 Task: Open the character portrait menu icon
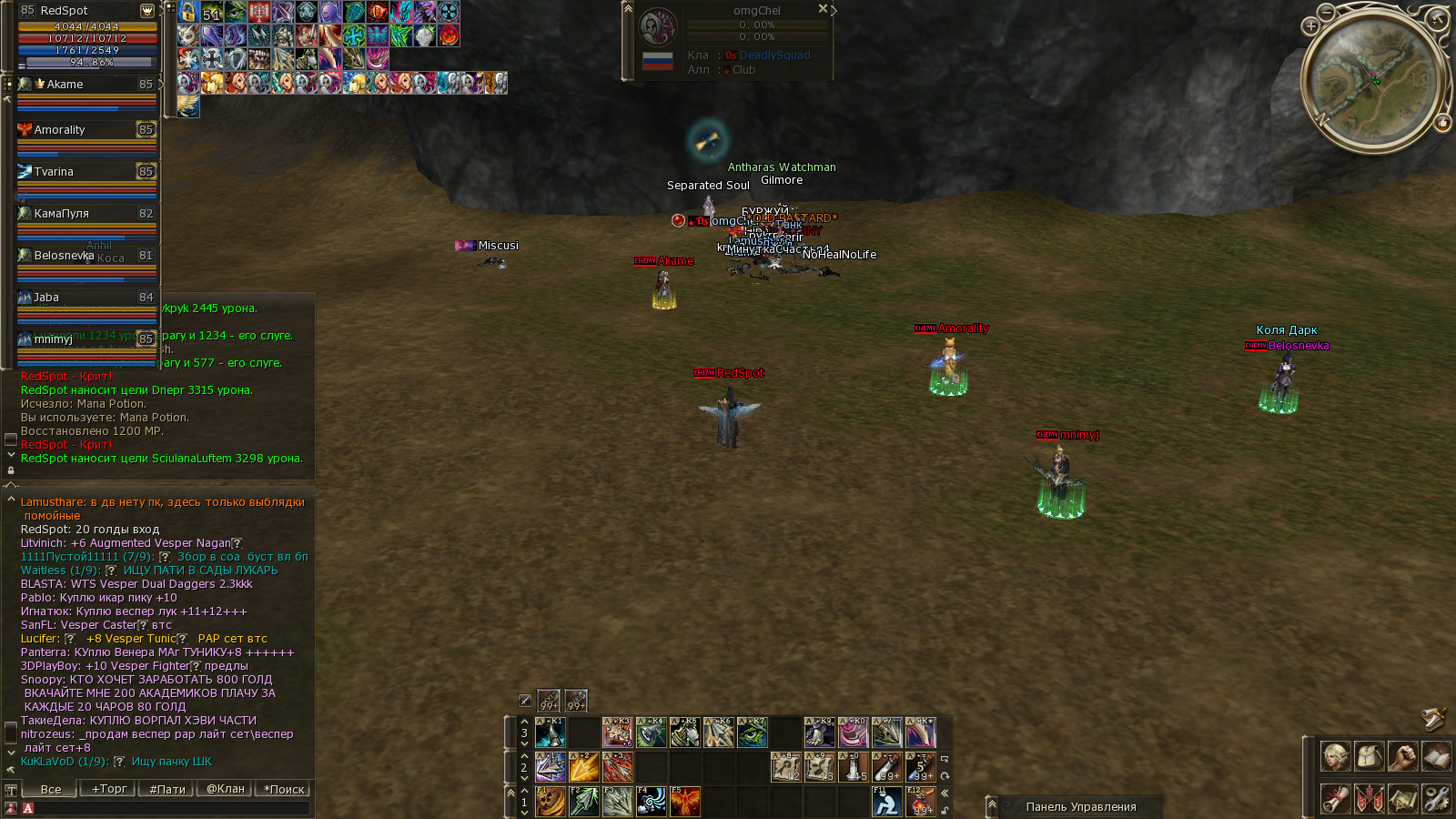point(1335,756)
